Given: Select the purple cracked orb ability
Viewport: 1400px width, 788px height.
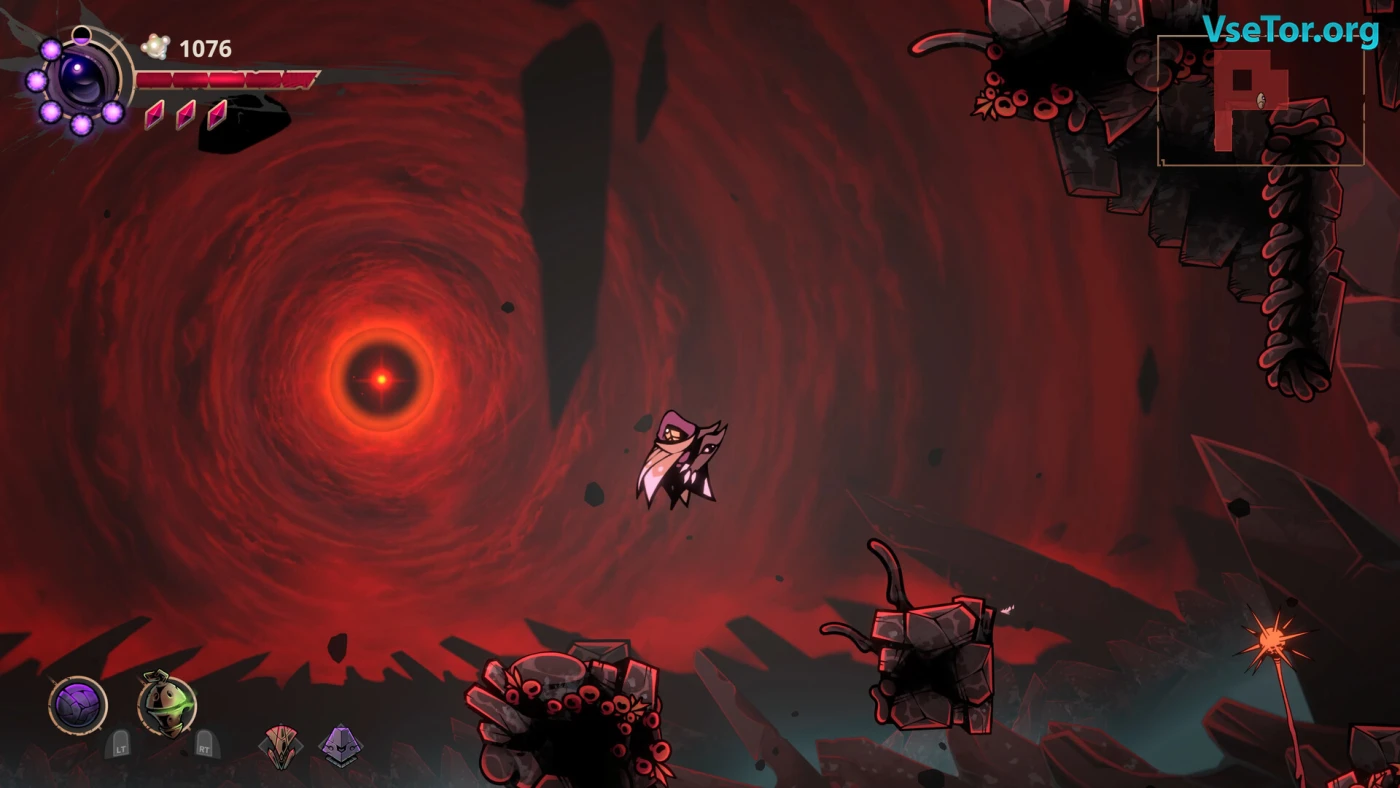Looking at the screenshot, I should [x=78, y=705].
